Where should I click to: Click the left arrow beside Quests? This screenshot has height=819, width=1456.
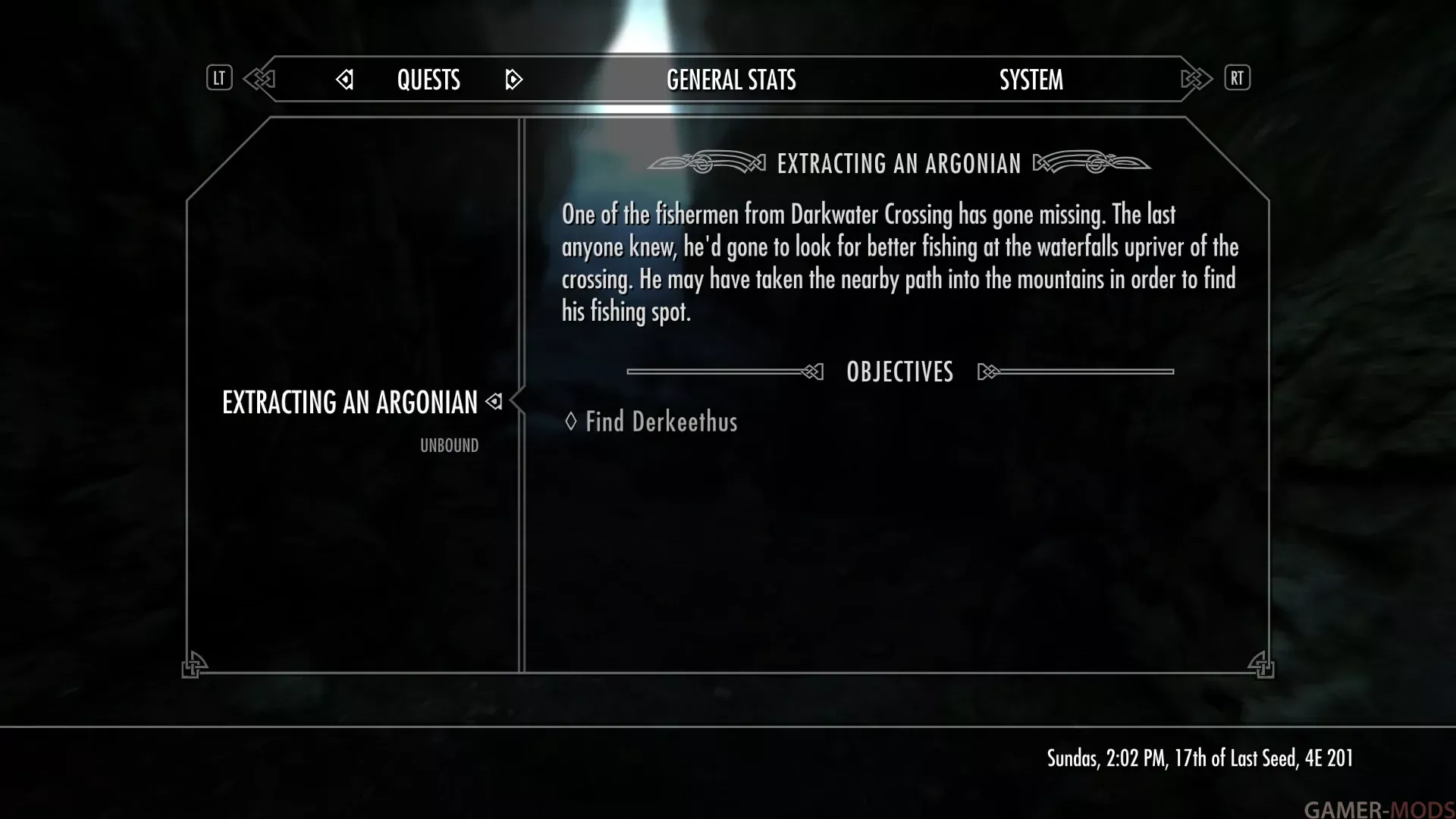345,80
